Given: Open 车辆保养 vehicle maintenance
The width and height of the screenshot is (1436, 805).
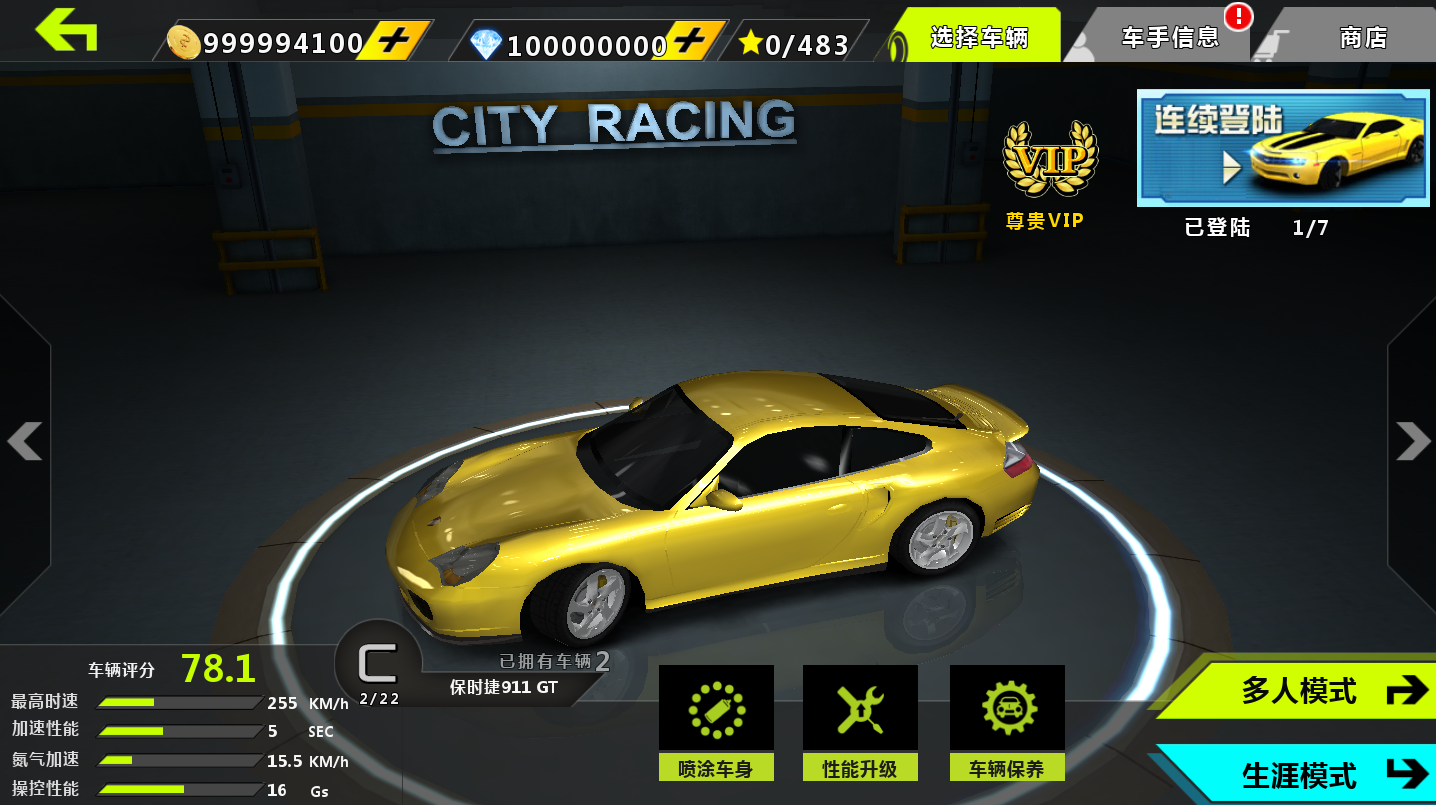Looking at the screenshot, I should click(1007, 722).
